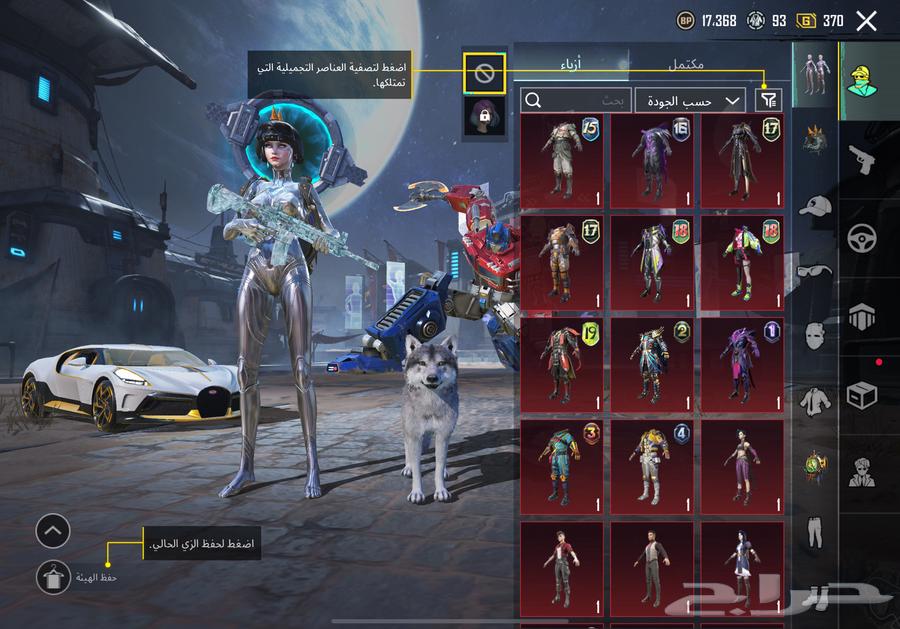The width and height of the screenshot is (900, 629).
Task: Open the vehicle steering wheel category
Action: pyautogui.click(x=861, y=239)
